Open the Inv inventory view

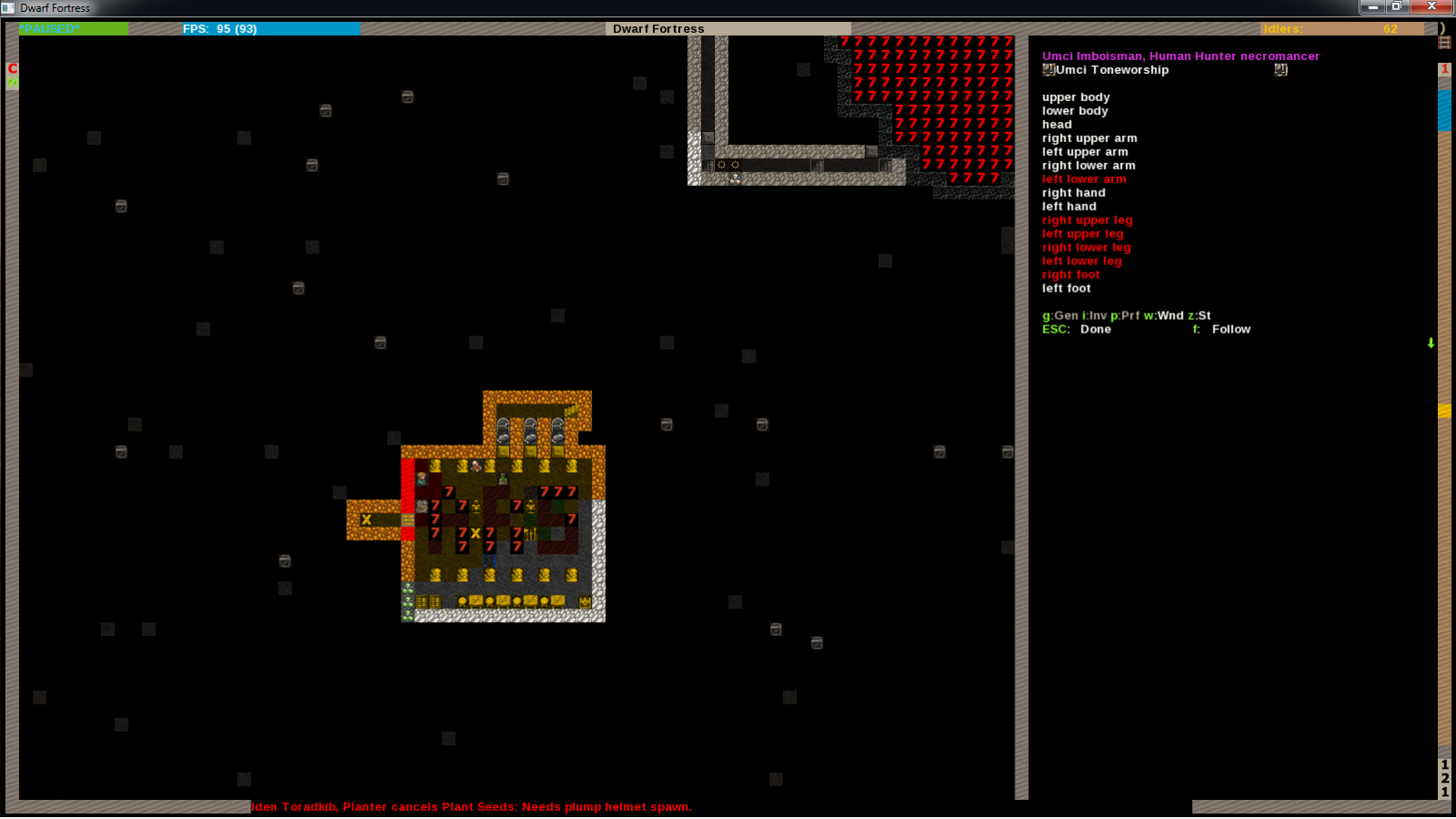pyautogui.click(x=1095, y=316)
